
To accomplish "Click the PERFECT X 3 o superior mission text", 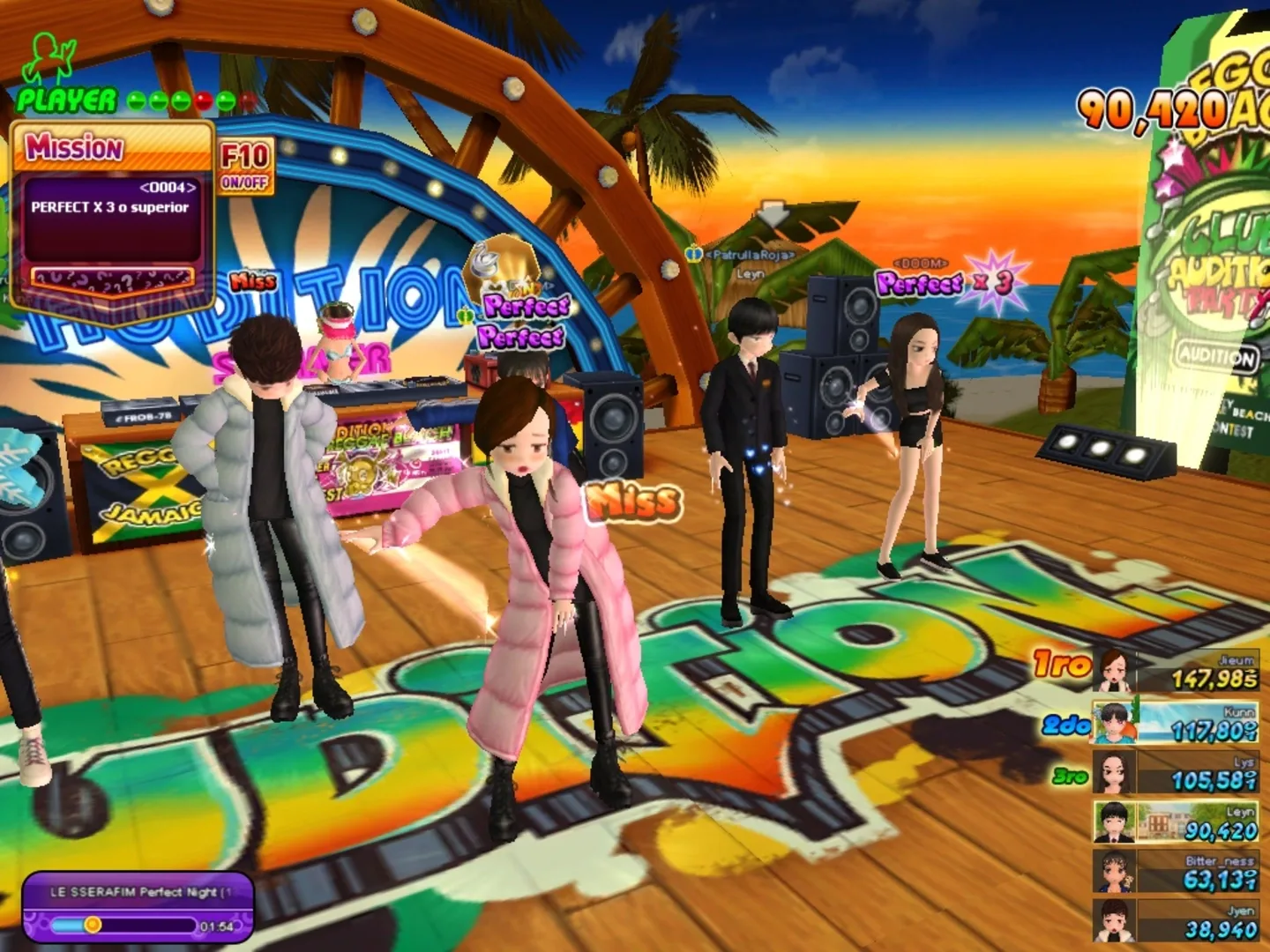I will point(110,208).
